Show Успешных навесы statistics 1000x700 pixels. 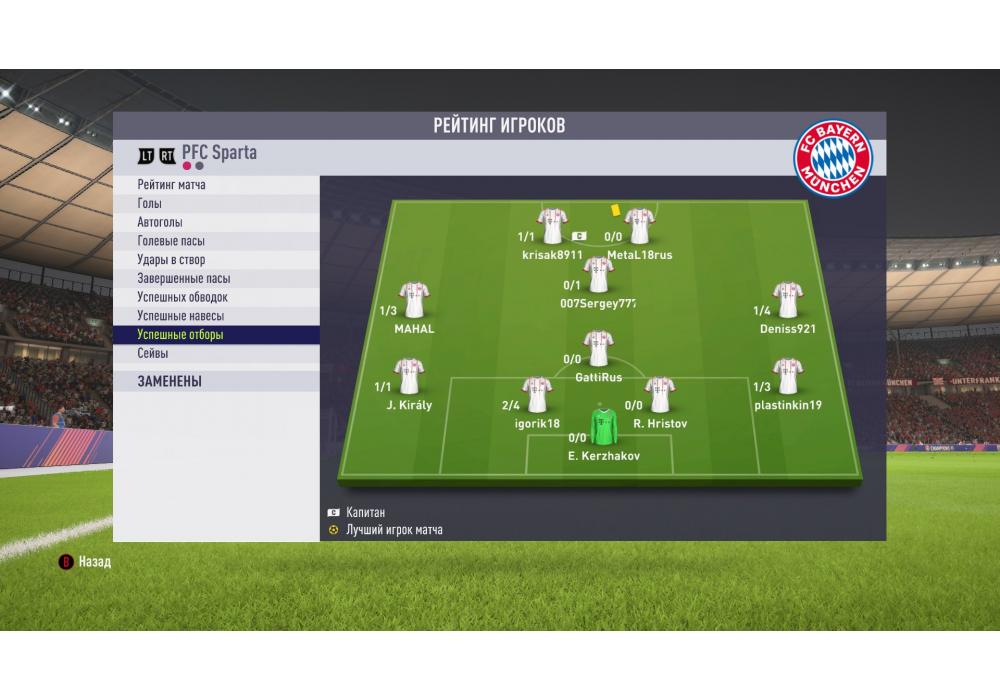[x=181, y=316]
